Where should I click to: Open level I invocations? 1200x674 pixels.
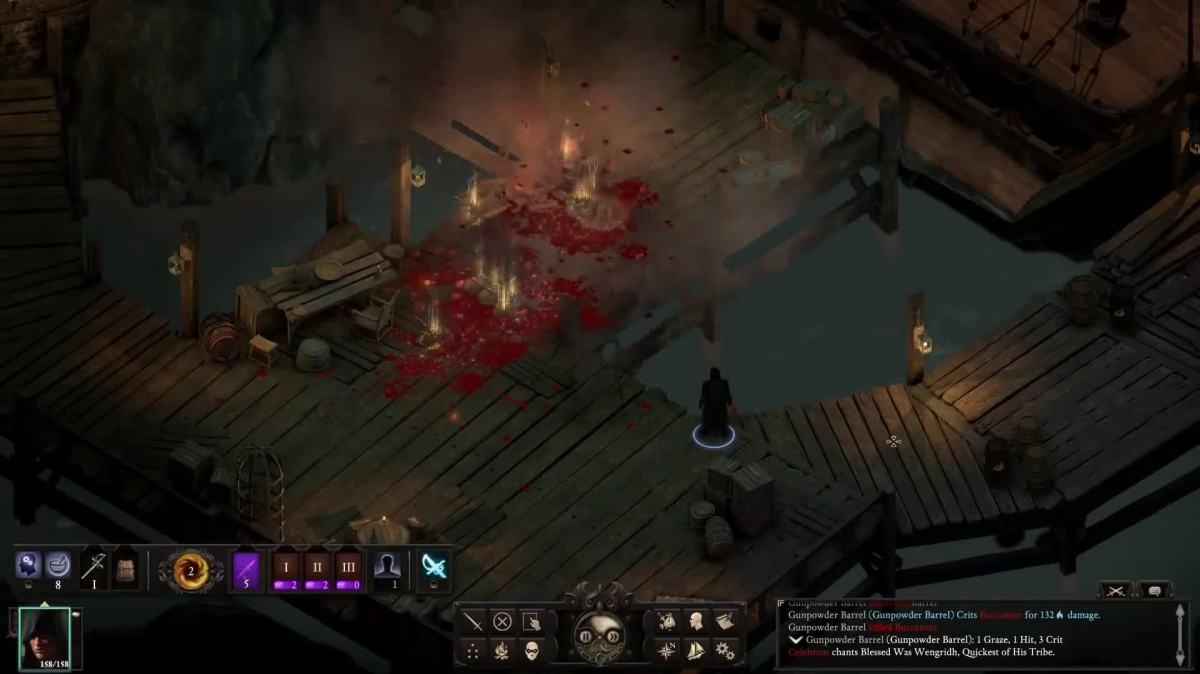click(x=285, y=569)
